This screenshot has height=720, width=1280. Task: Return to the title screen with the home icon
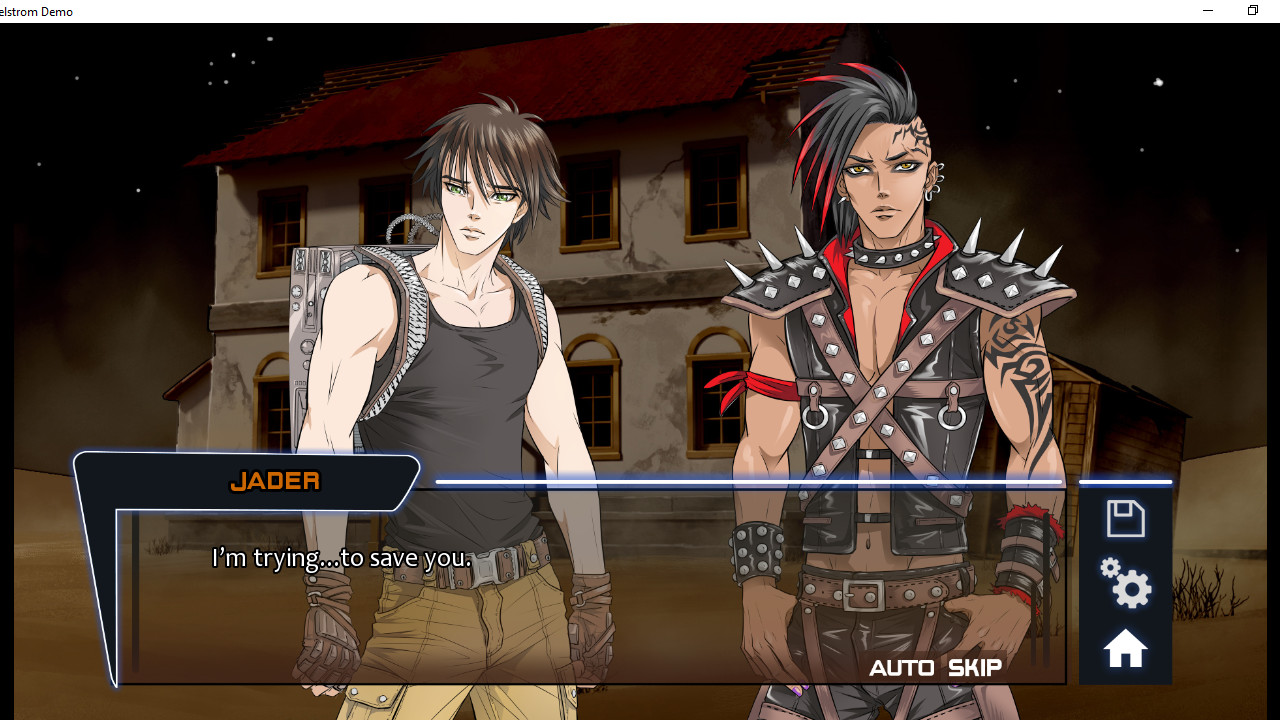(x=1124, y=648)
